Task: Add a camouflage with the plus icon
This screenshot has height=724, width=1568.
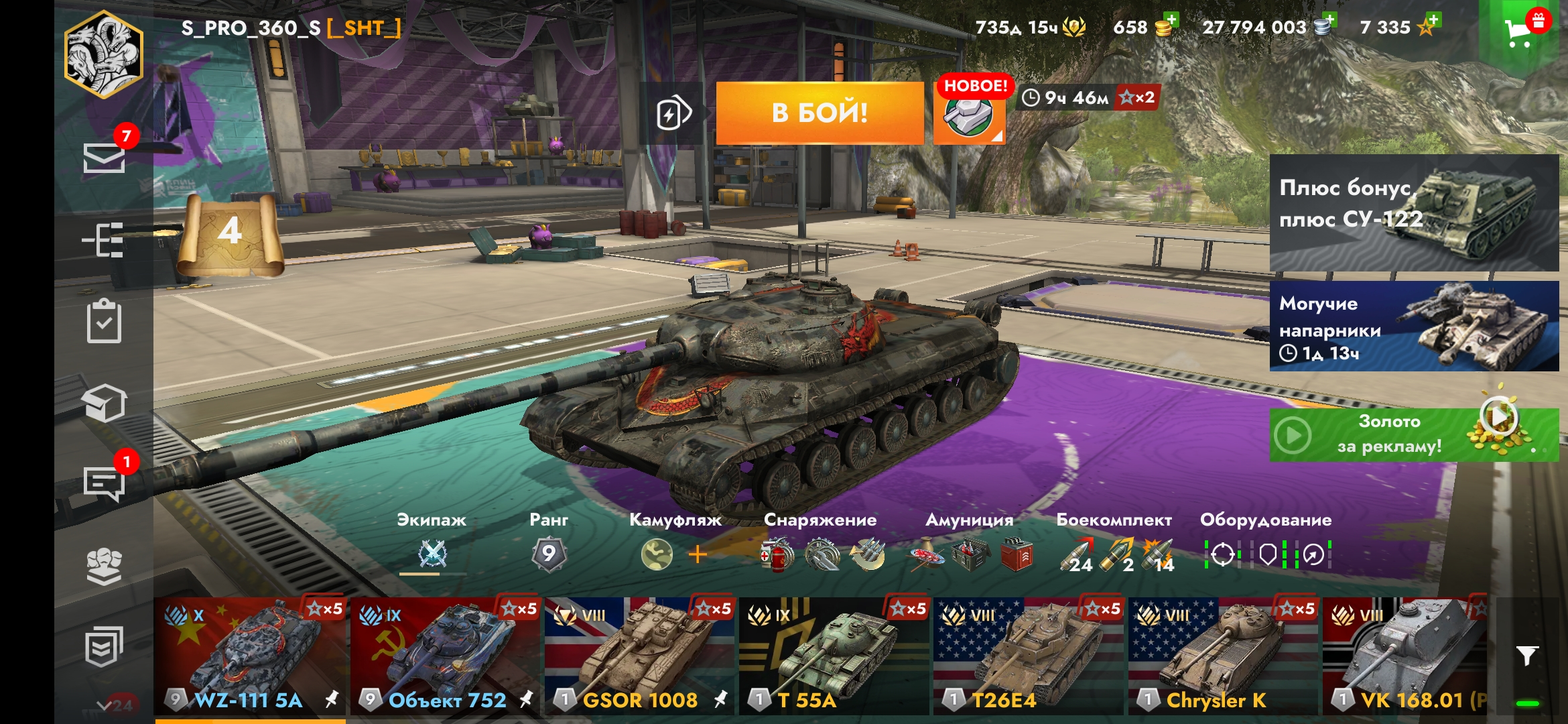Action: point(698,554)
